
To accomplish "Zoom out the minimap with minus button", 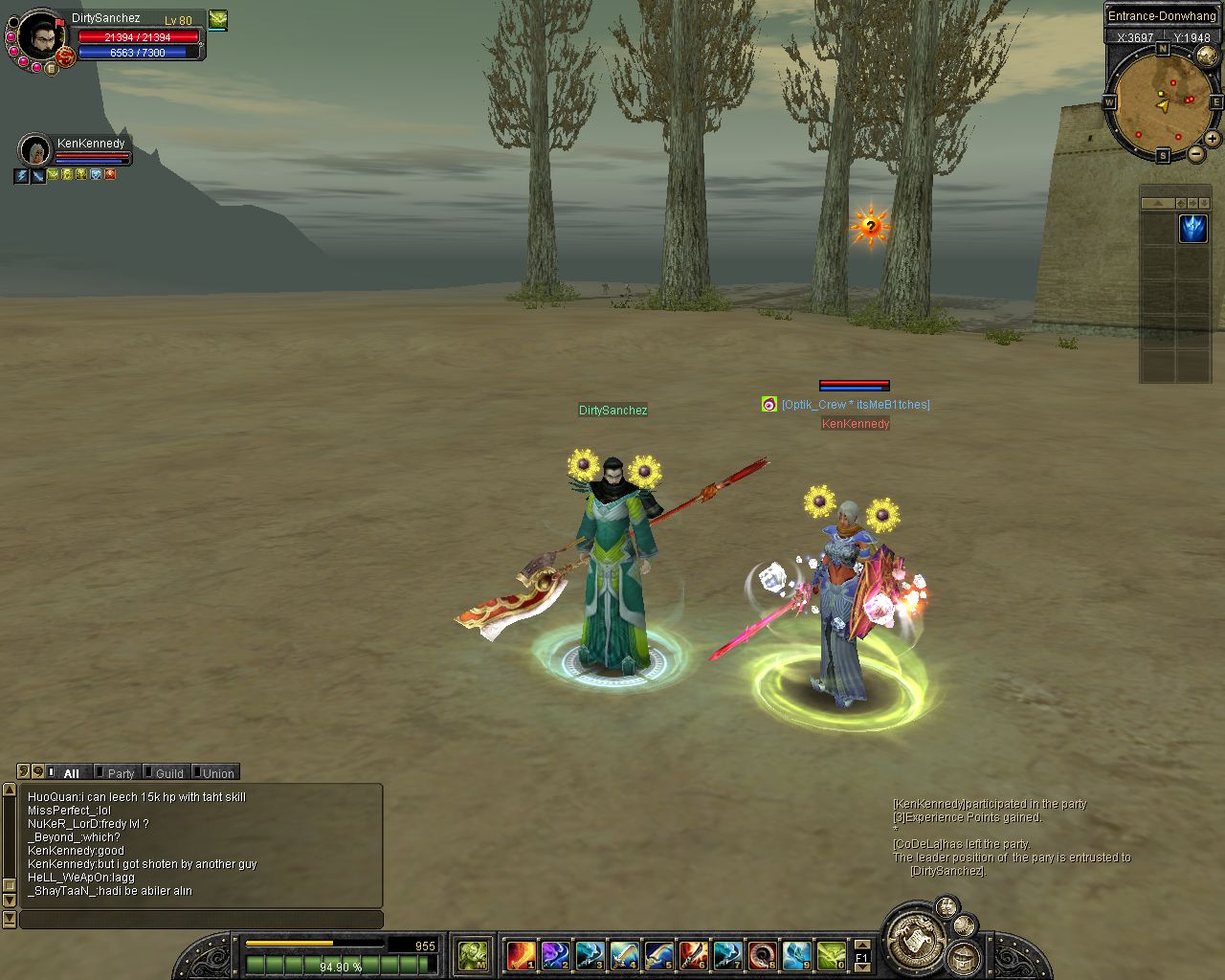I will [1195, 154].
